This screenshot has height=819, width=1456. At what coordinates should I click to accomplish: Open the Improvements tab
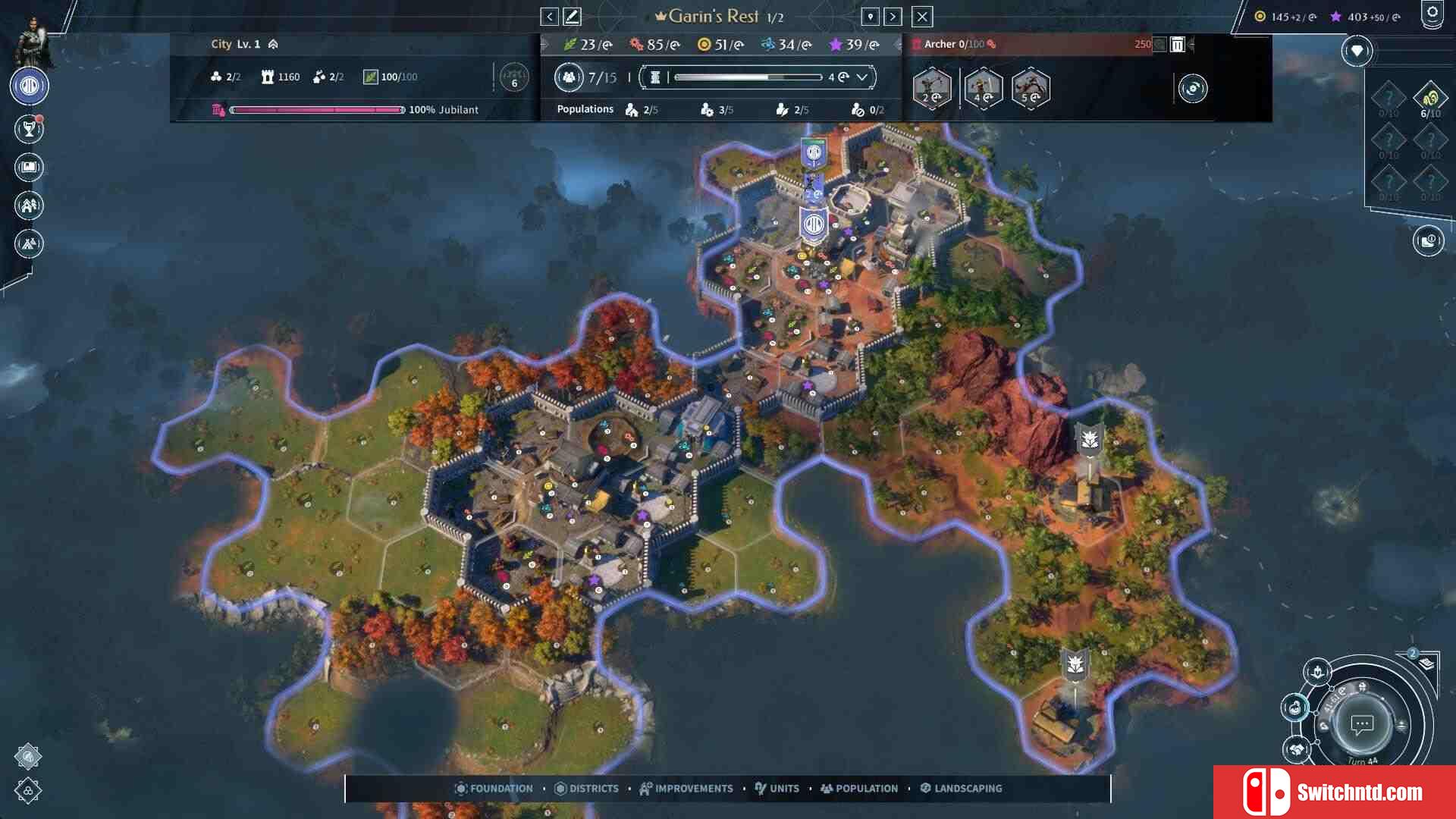click(686, 789)
